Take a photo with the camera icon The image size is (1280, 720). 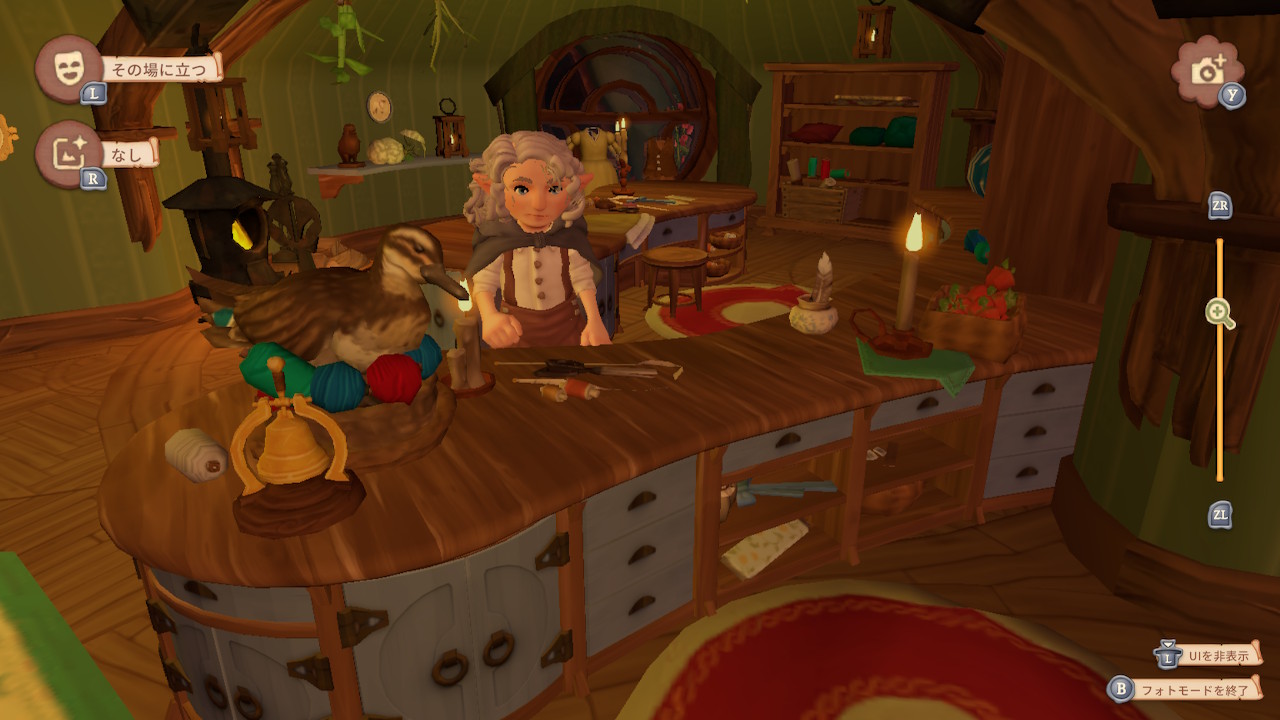[x=1208, y=69]
